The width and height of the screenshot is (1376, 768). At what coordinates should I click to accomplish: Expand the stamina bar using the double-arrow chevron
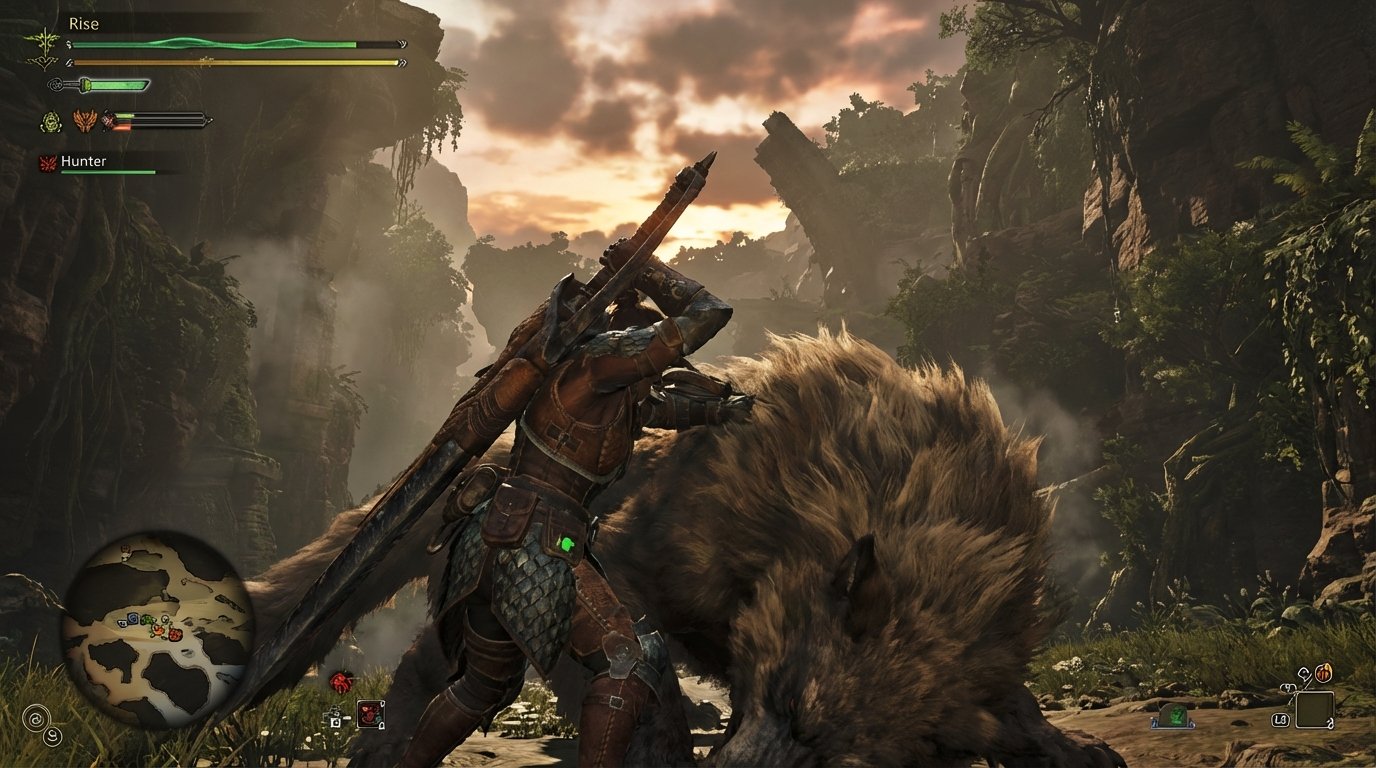[404, 61]
